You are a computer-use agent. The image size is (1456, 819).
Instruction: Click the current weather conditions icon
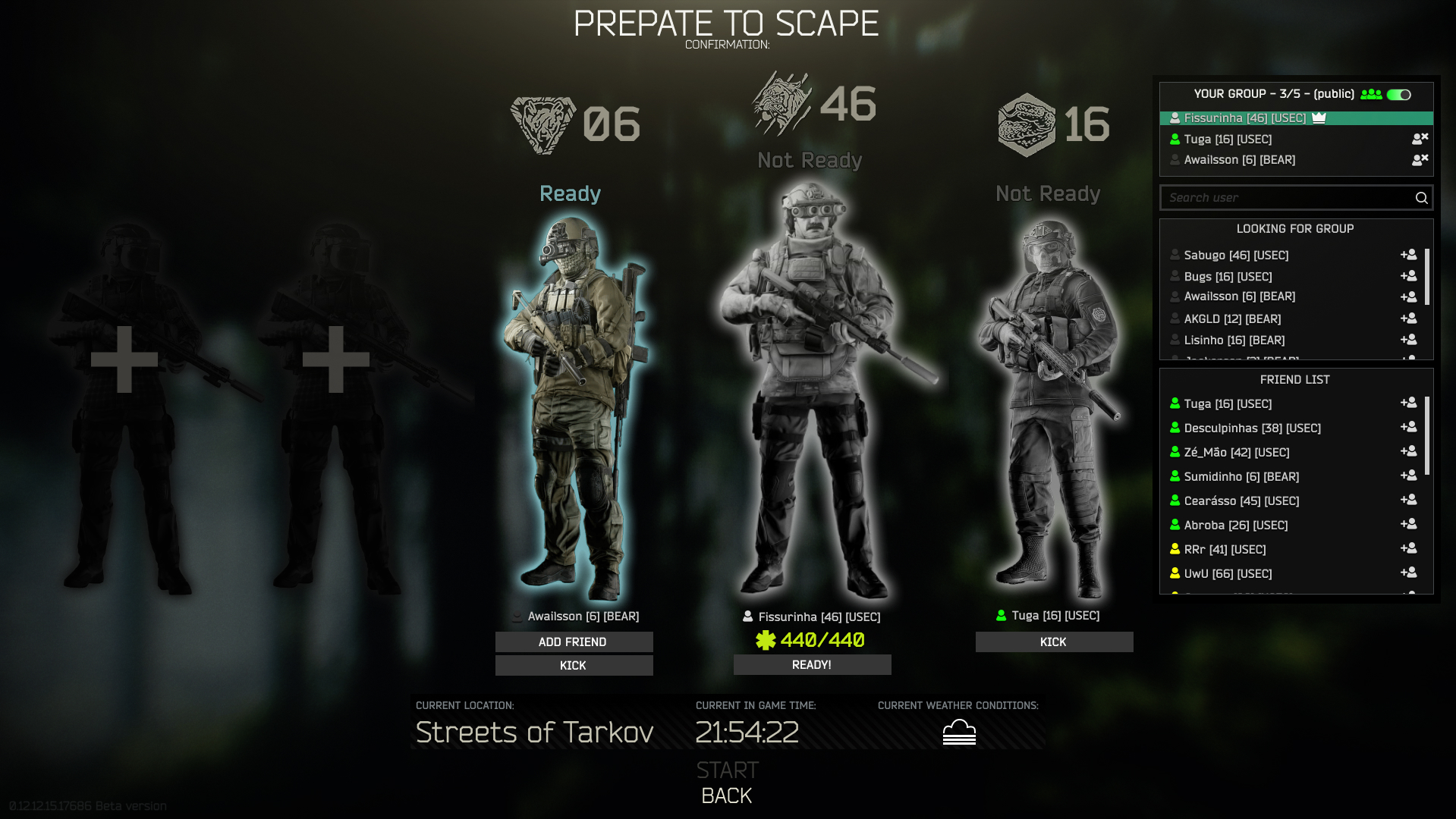[960, 732]
